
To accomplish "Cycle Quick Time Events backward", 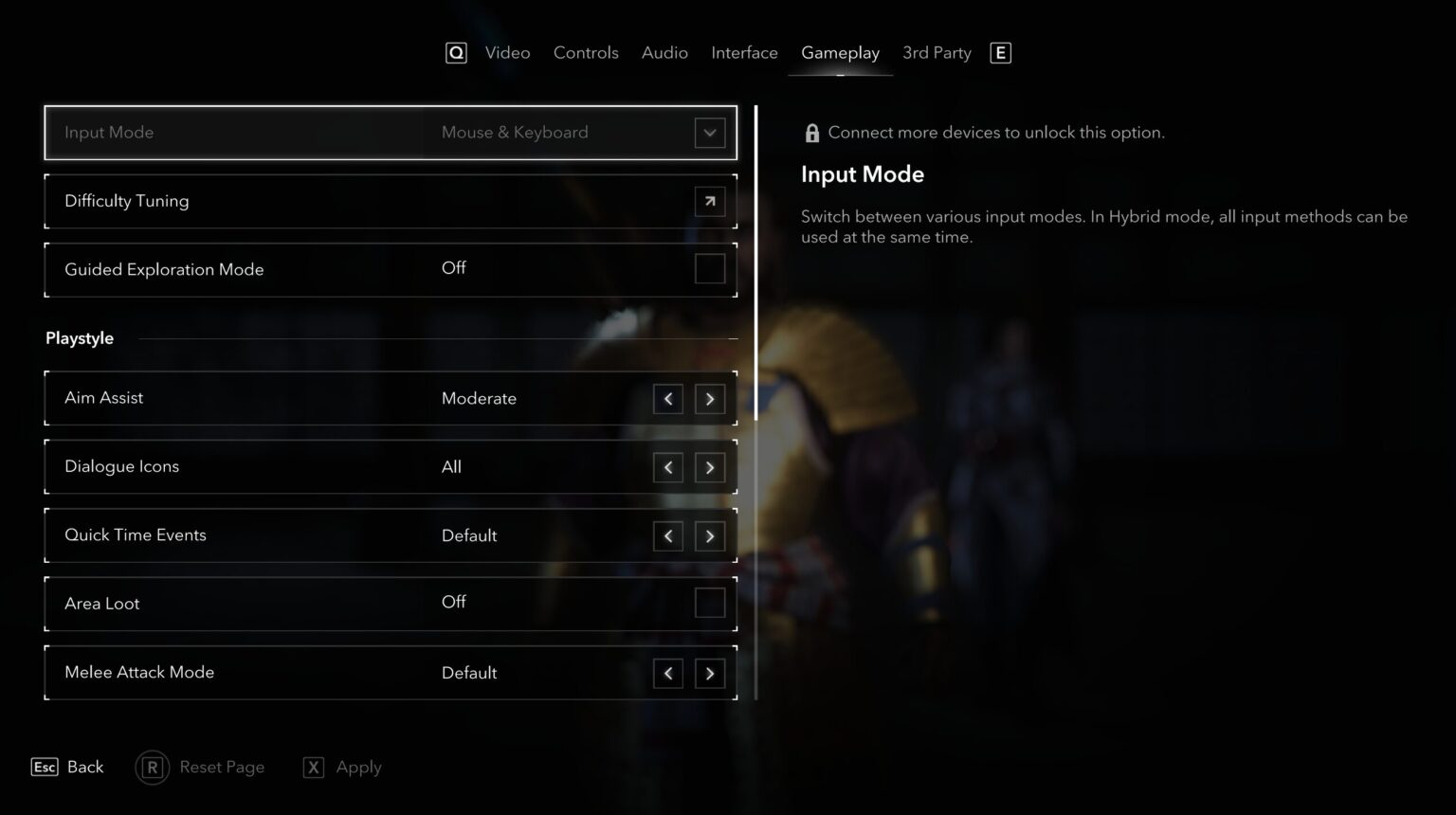I will [x=668, y=536].
